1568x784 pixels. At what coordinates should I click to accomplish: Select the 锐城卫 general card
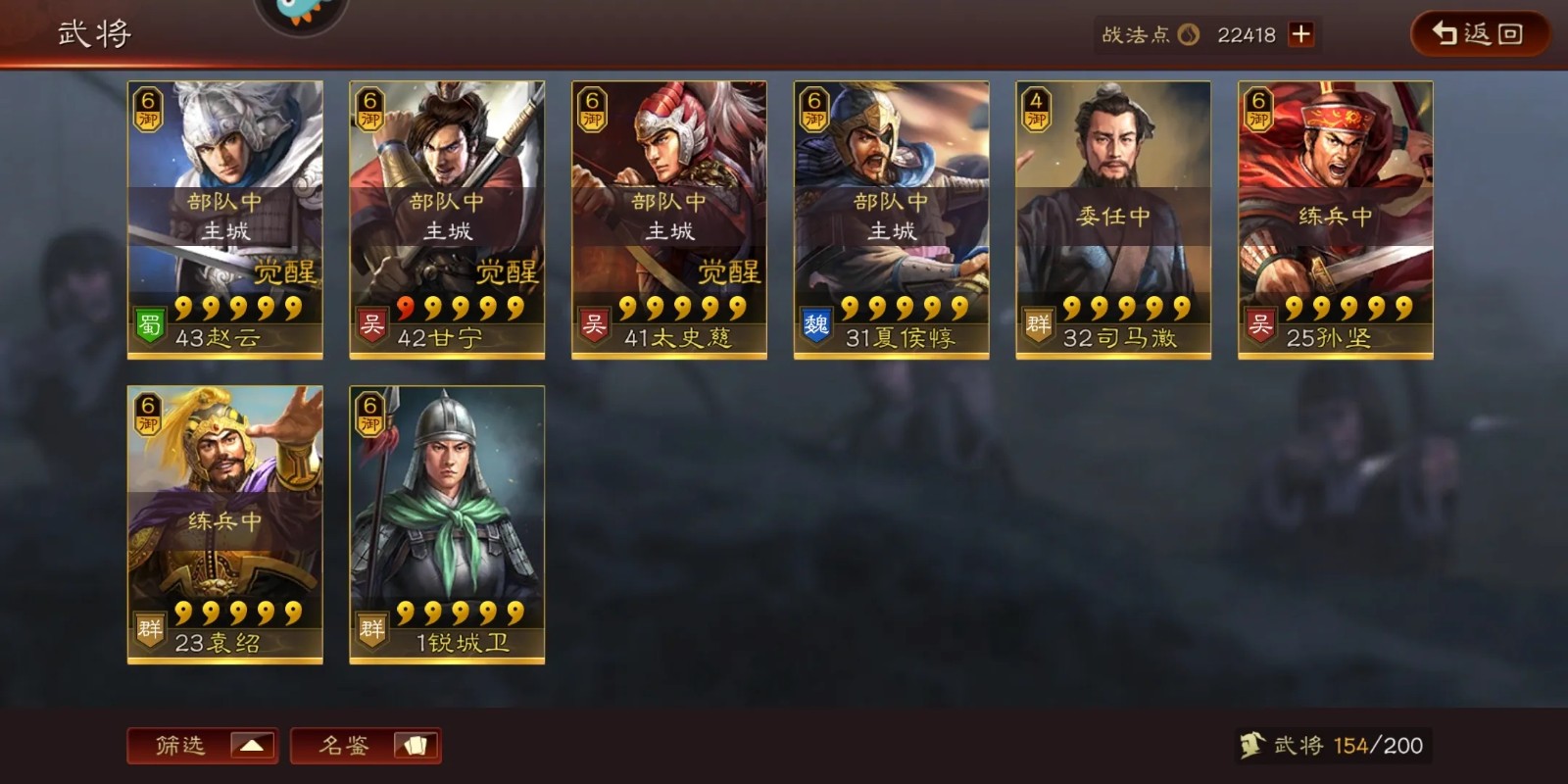447,525
